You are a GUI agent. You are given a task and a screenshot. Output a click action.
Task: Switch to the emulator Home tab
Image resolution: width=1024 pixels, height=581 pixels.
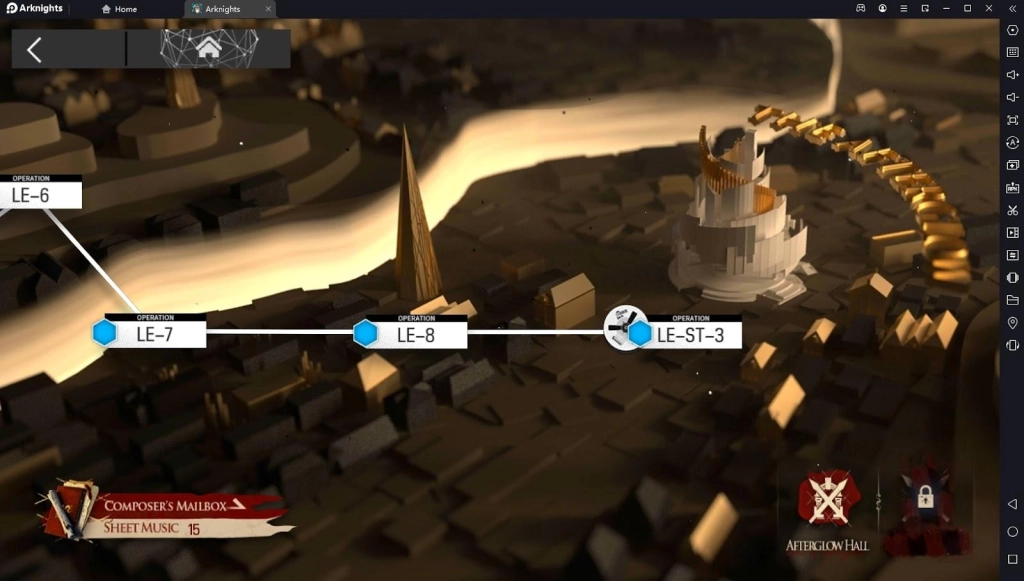point(119,9)
